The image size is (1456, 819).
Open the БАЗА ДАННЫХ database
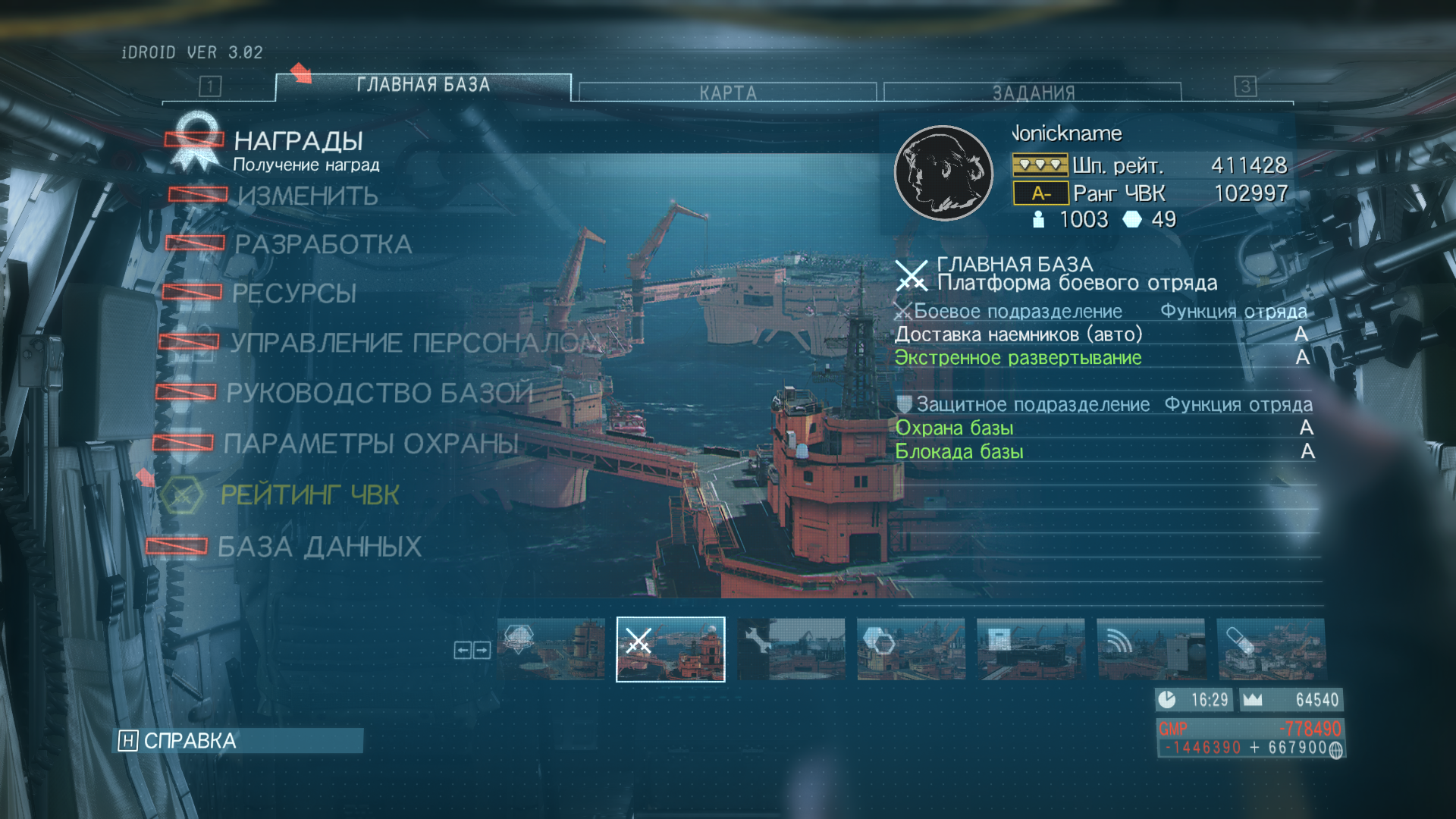click(x=319, y=547)
